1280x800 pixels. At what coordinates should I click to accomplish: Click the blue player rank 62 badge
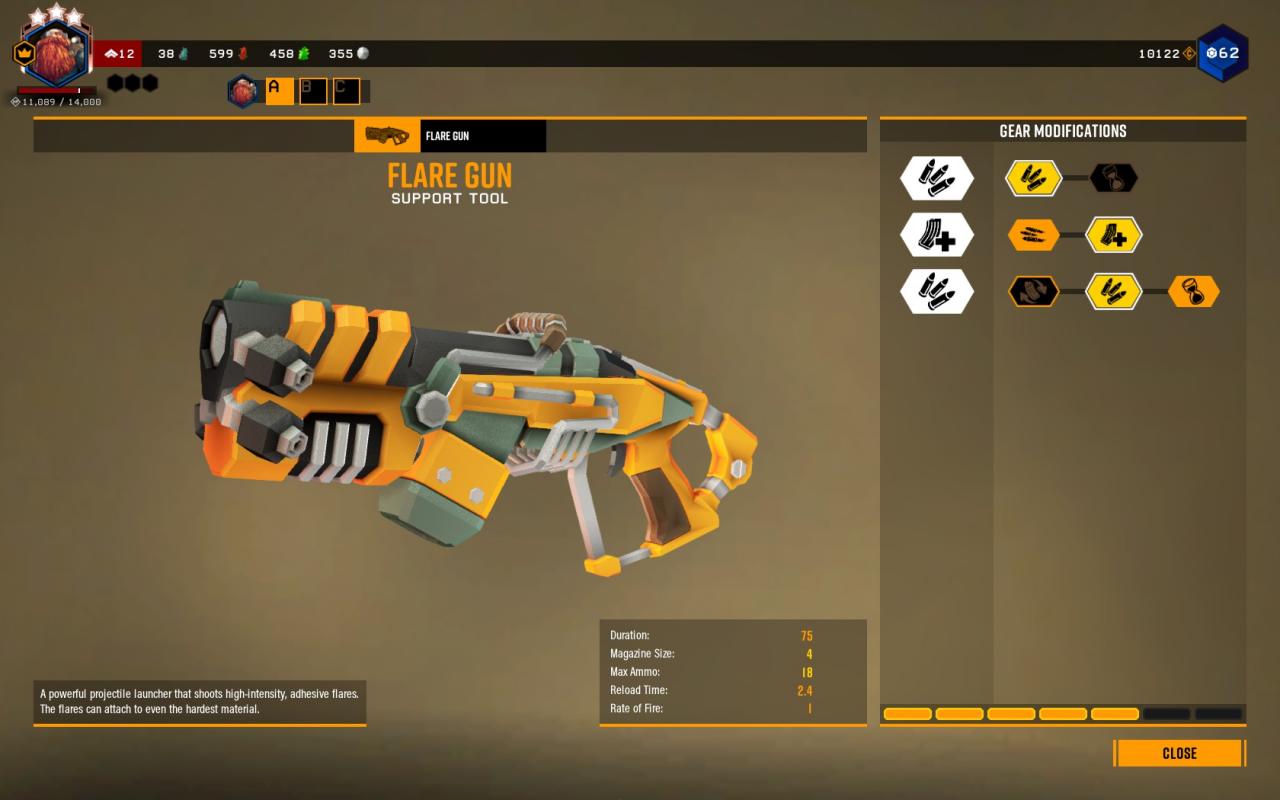coord(1222,53)
